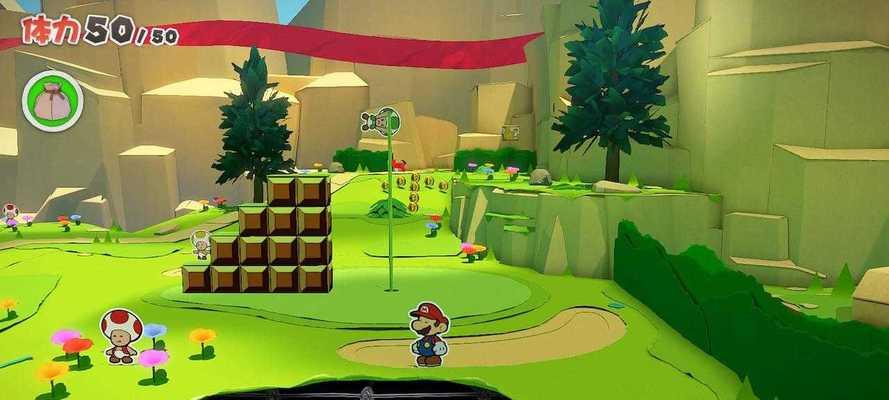The image size is (889, 400).
Task: Open the confetti bag icon
Action: pyautogui.click(x=52, y=102)
